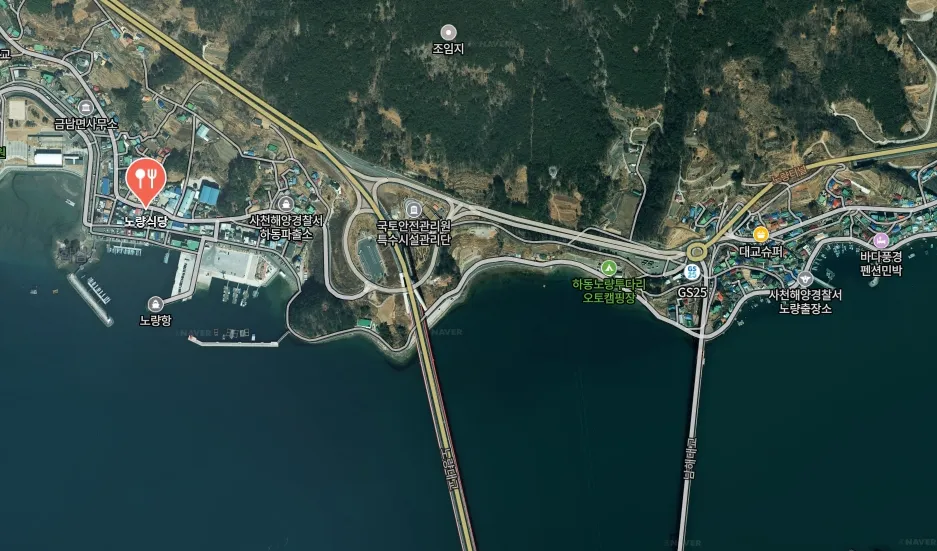This screenshot has height=551, width=937.
Task: Choose the 조임지 place marker
Action: pyautogui.click(x=448, y=32)
